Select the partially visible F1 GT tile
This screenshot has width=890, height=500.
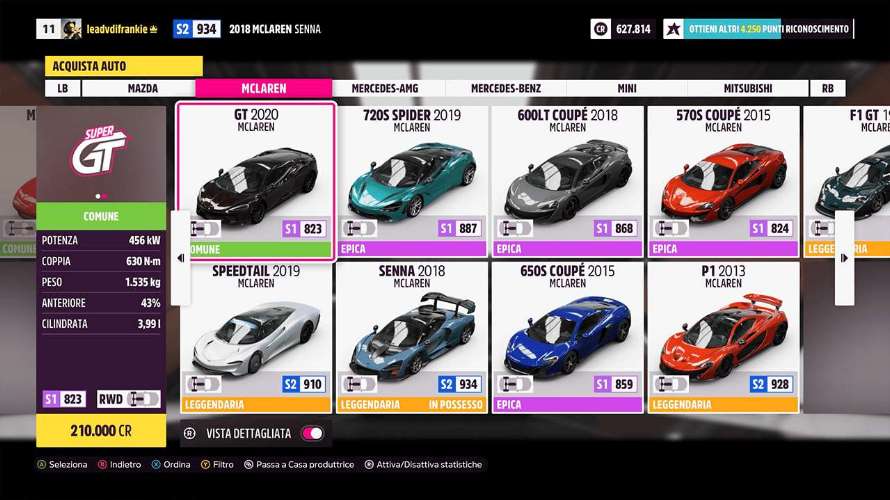[846, 170]
